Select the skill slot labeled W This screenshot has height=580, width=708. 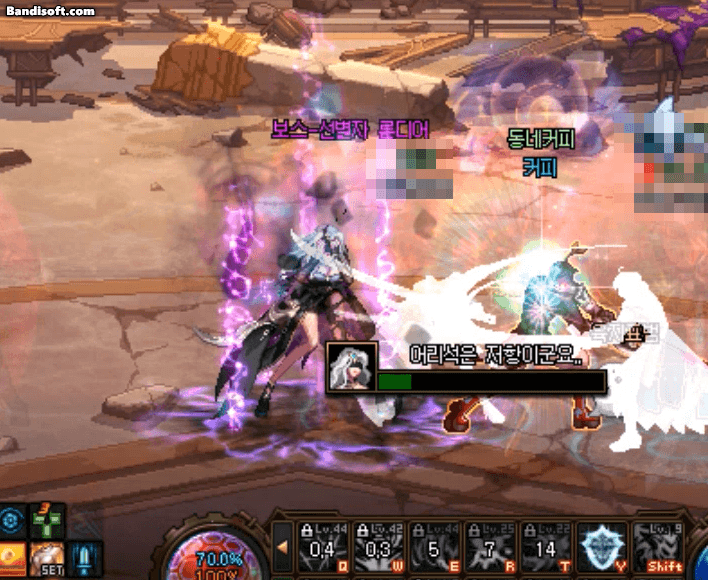coord(380,548)
